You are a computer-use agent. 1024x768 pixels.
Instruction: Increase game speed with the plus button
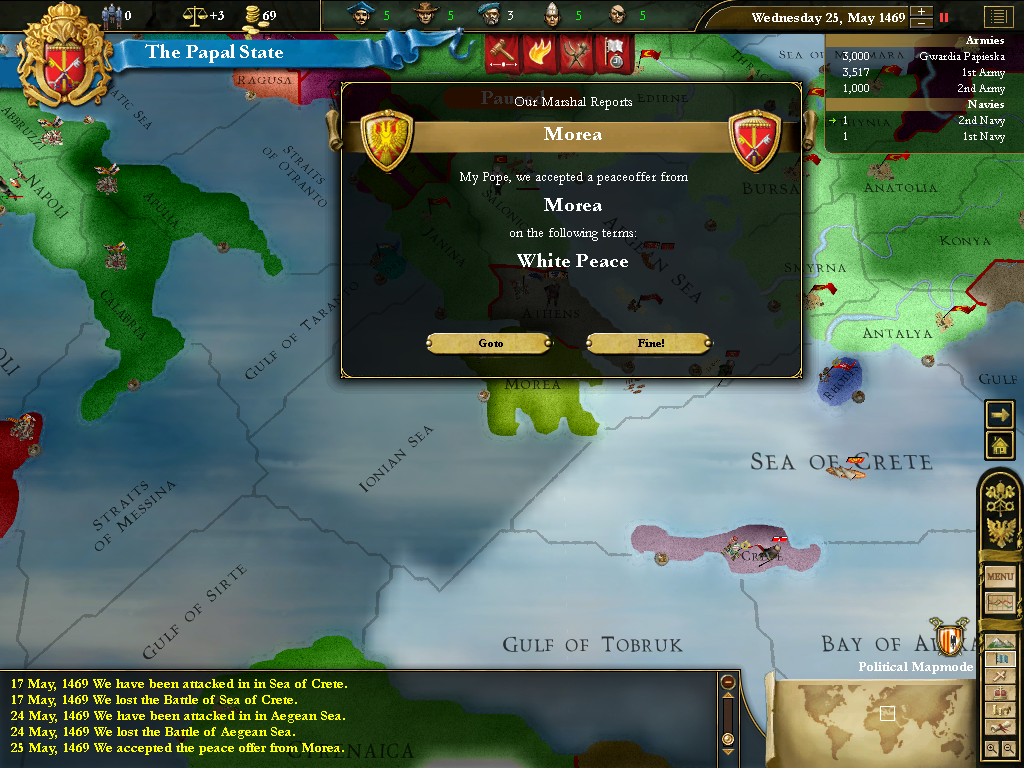[921, 12]
